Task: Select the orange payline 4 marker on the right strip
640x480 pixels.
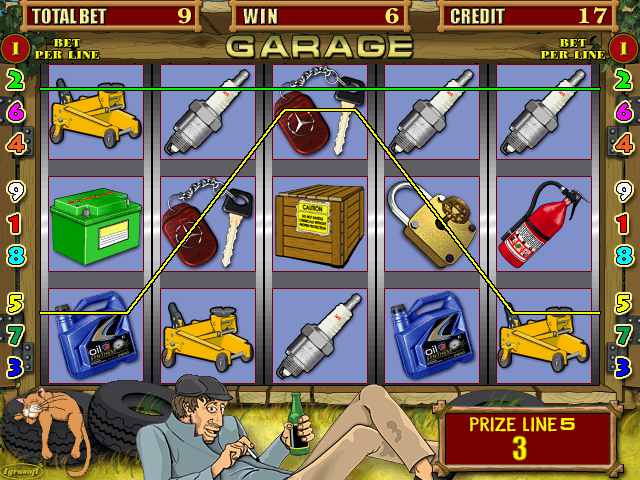Action: [x=624, y=143]
